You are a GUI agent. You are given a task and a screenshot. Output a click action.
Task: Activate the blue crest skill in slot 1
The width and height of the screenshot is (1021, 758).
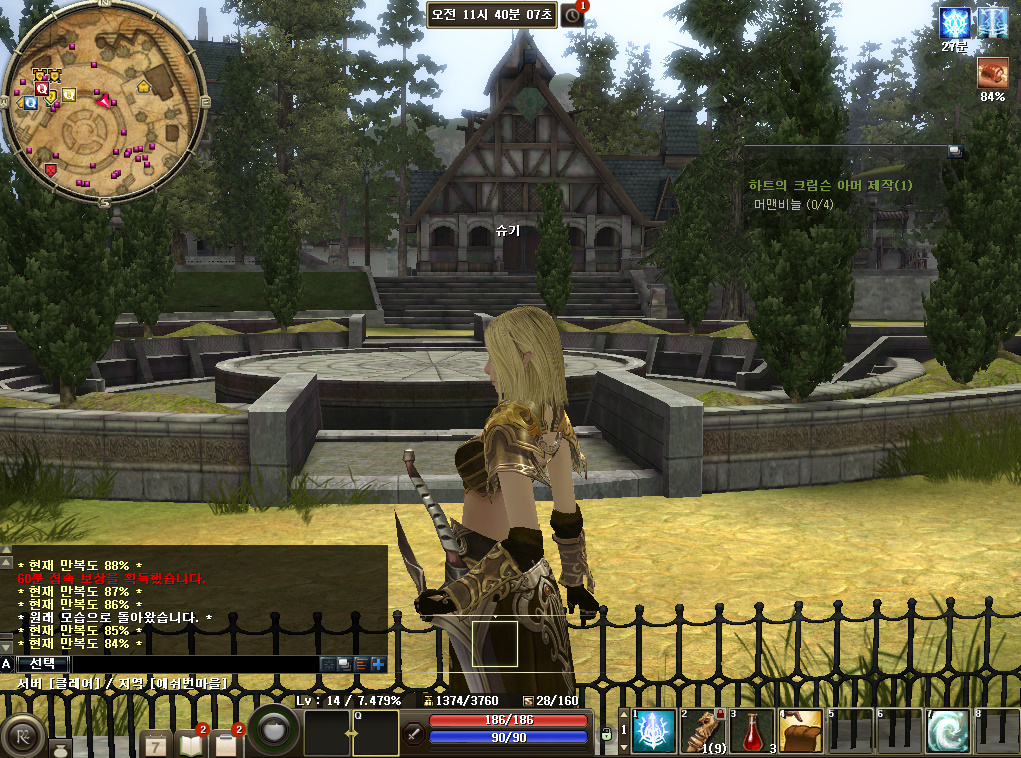[654, 731]
